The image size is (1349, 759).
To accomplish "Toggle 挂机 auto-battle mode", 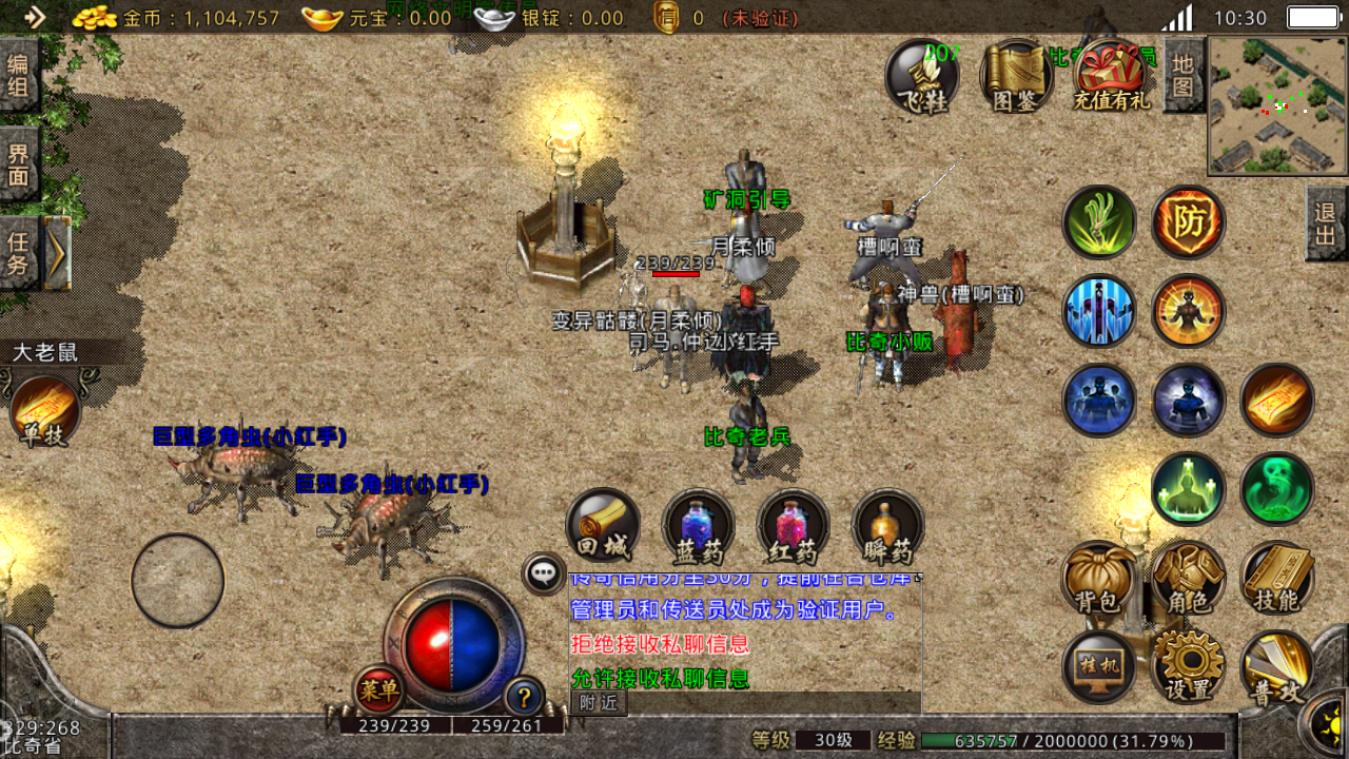I will 1098,667.
